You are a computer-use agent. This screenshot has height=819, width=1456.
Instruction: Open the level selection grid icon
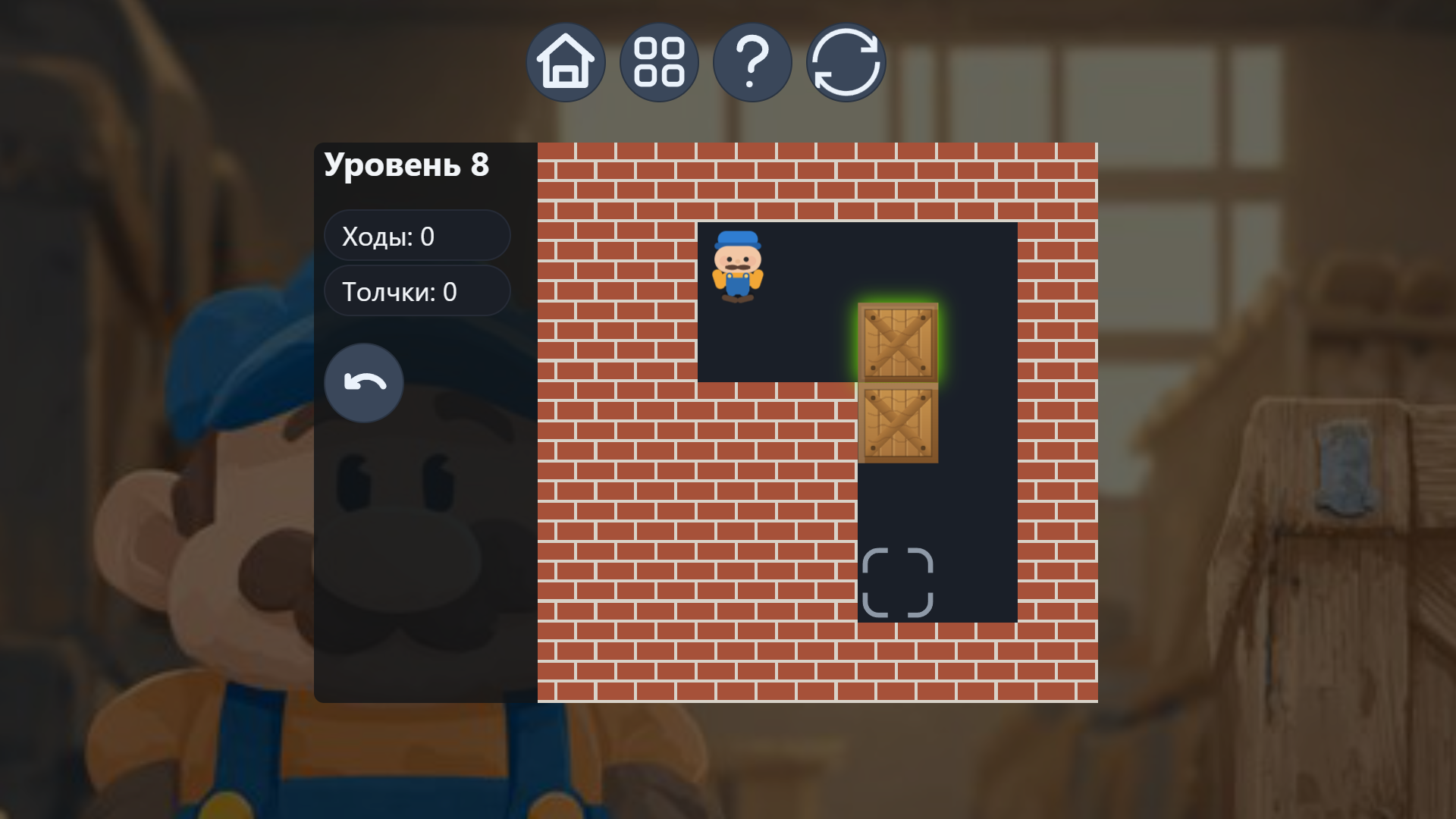point(659,61)
